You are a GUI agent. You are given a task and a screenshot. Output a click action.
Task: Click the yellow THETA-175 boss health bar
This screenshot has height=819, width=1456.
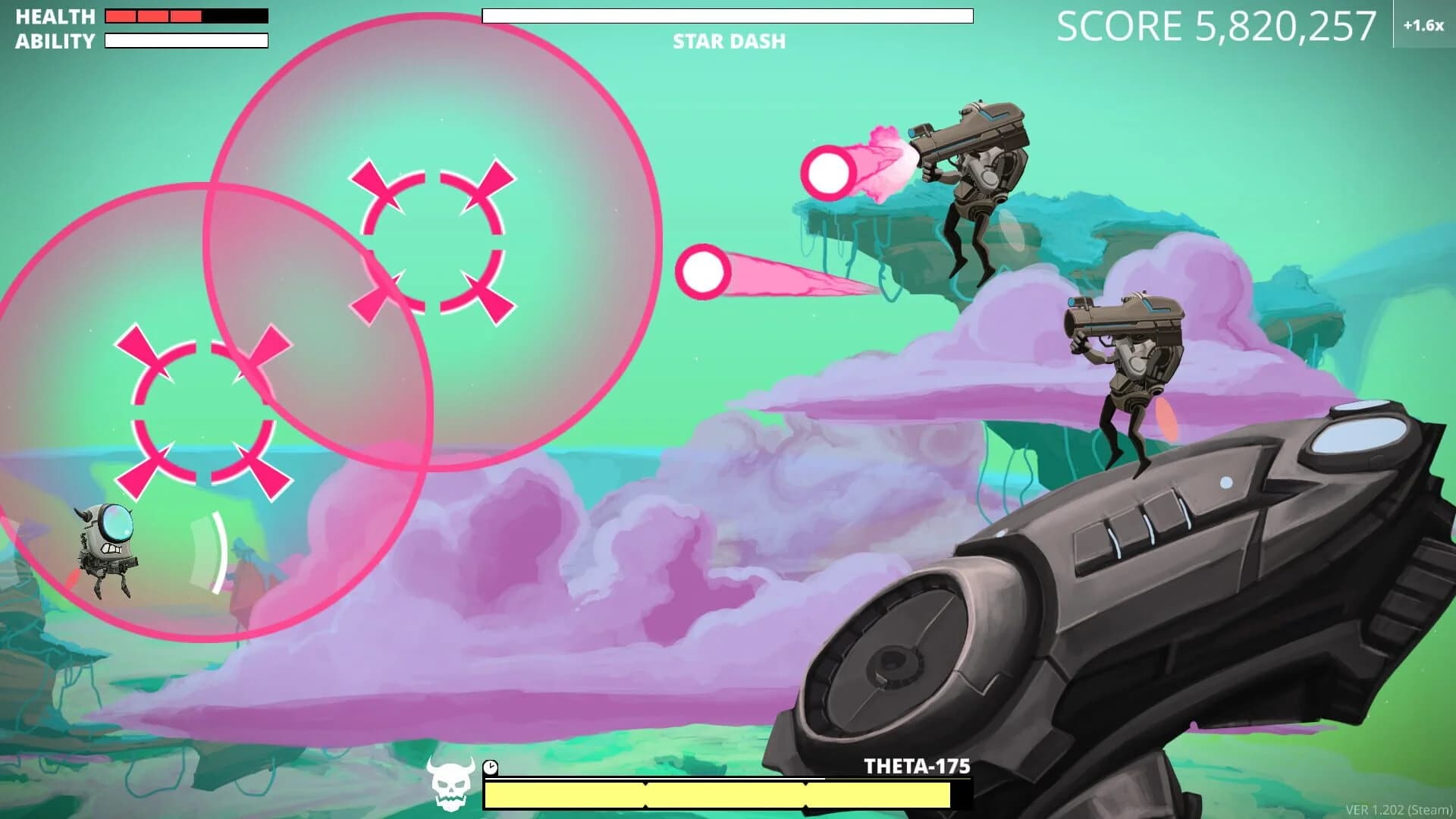point(719,794)
